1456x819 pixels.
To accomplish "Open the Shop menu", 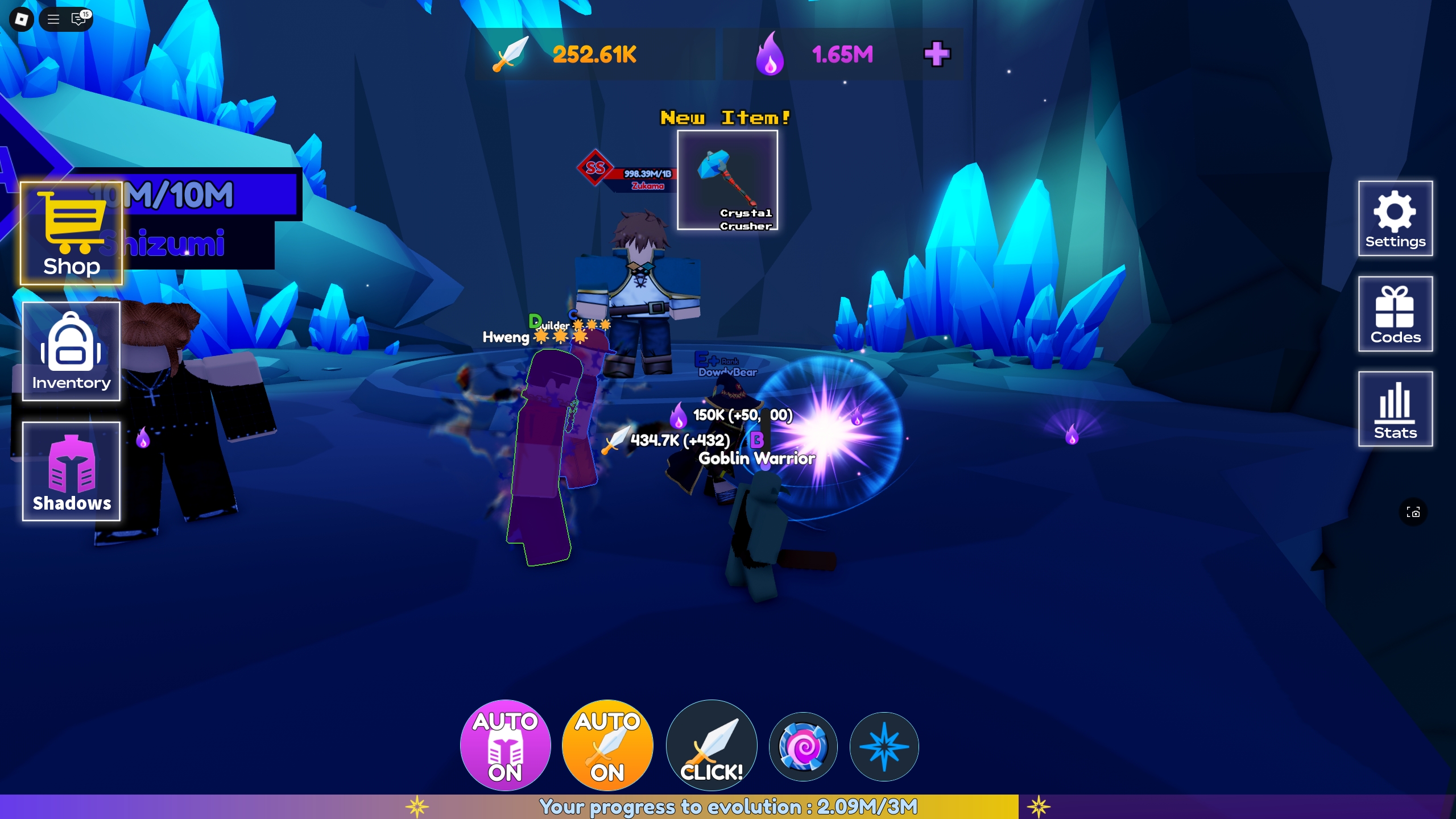I will 72,233.
